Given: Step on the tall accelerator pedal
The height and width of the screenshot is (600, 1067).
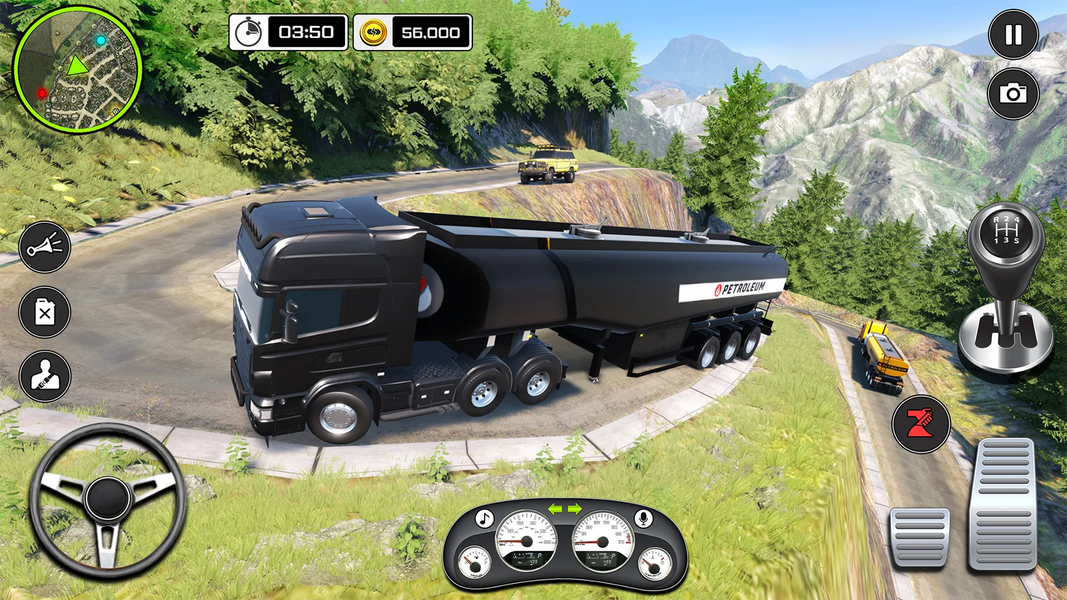Looking at the screenshot, I should [1003, 503].
